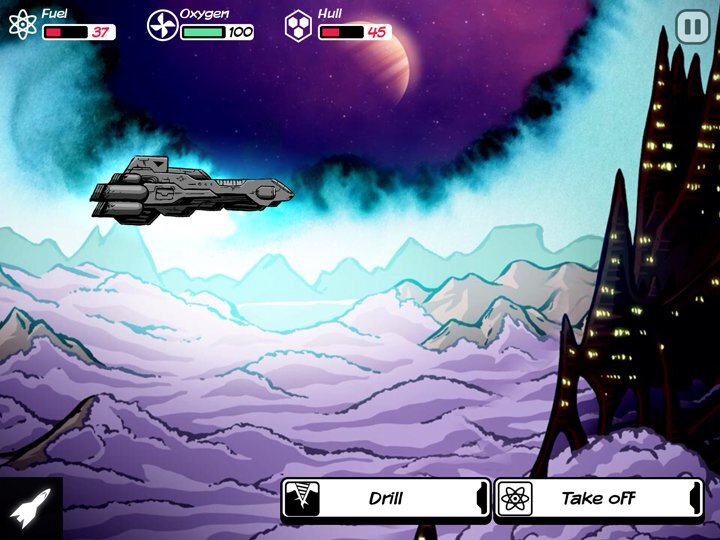Pause the game
The image size is (720, 540).
tap(692, 27)
